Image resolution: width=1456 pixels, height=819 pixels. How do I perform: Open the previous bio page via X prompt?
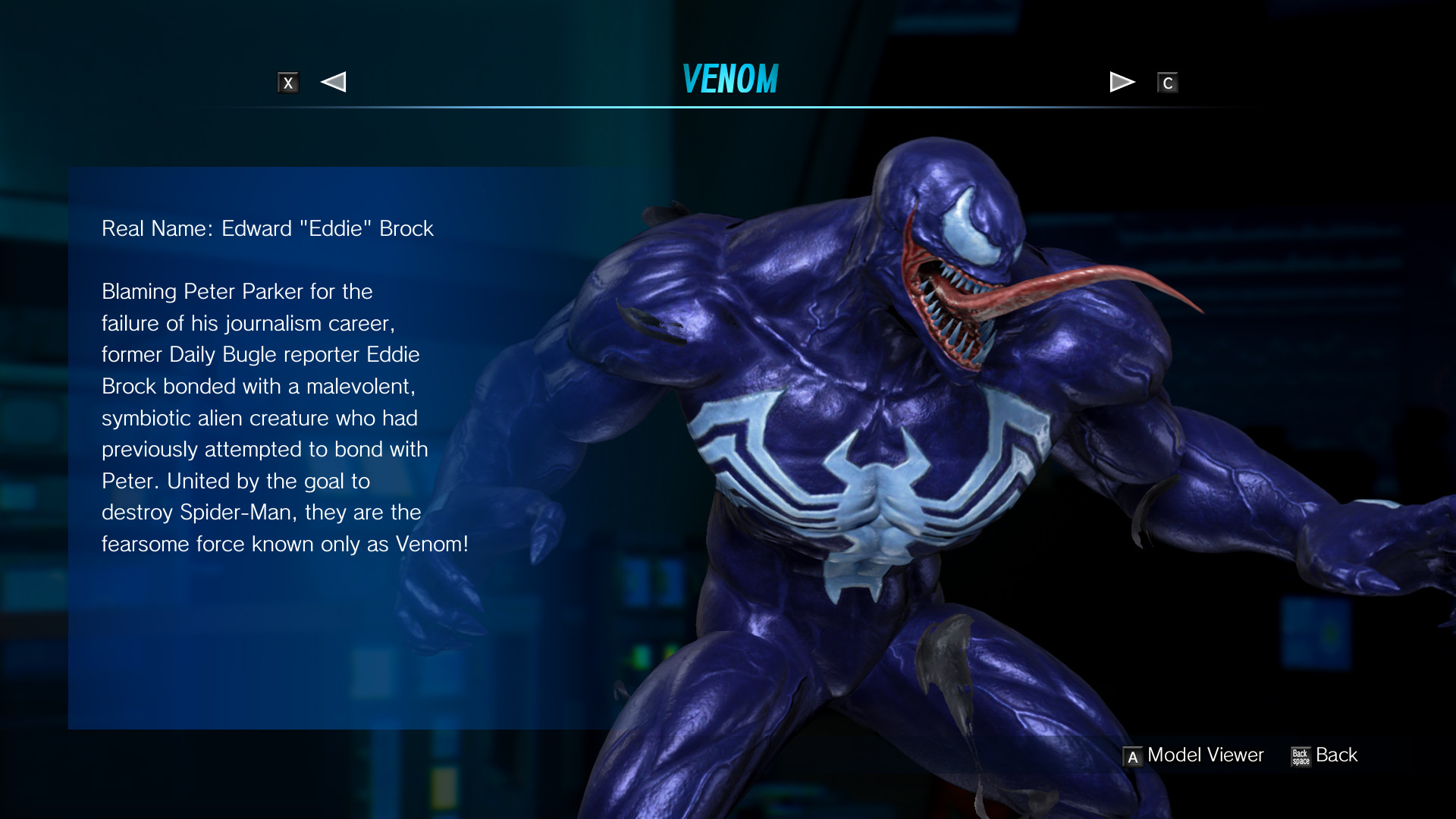tap(288, 83)
